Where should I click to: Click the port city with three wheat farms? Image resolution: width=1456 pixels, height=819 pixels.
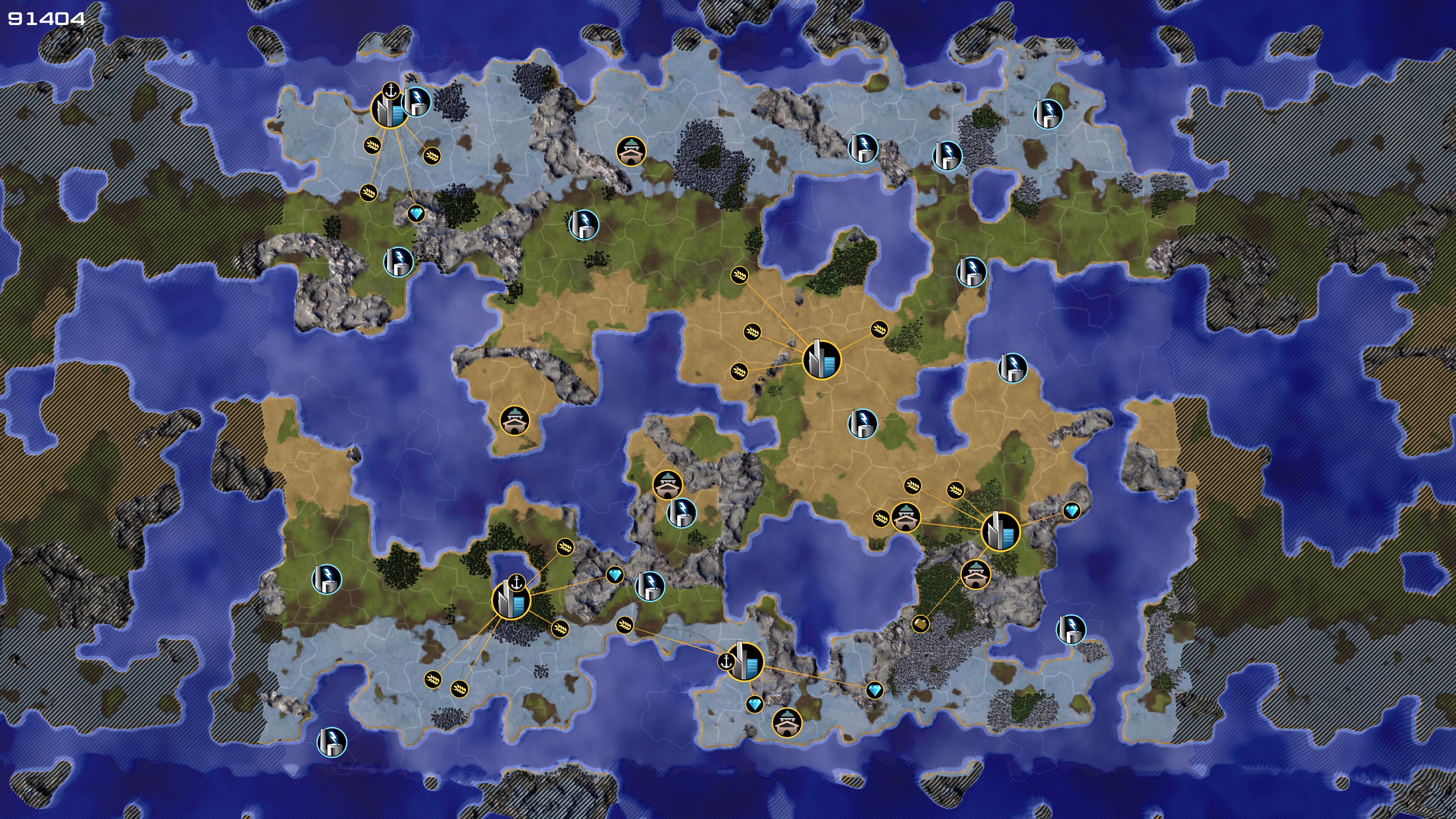coord(389,109)
